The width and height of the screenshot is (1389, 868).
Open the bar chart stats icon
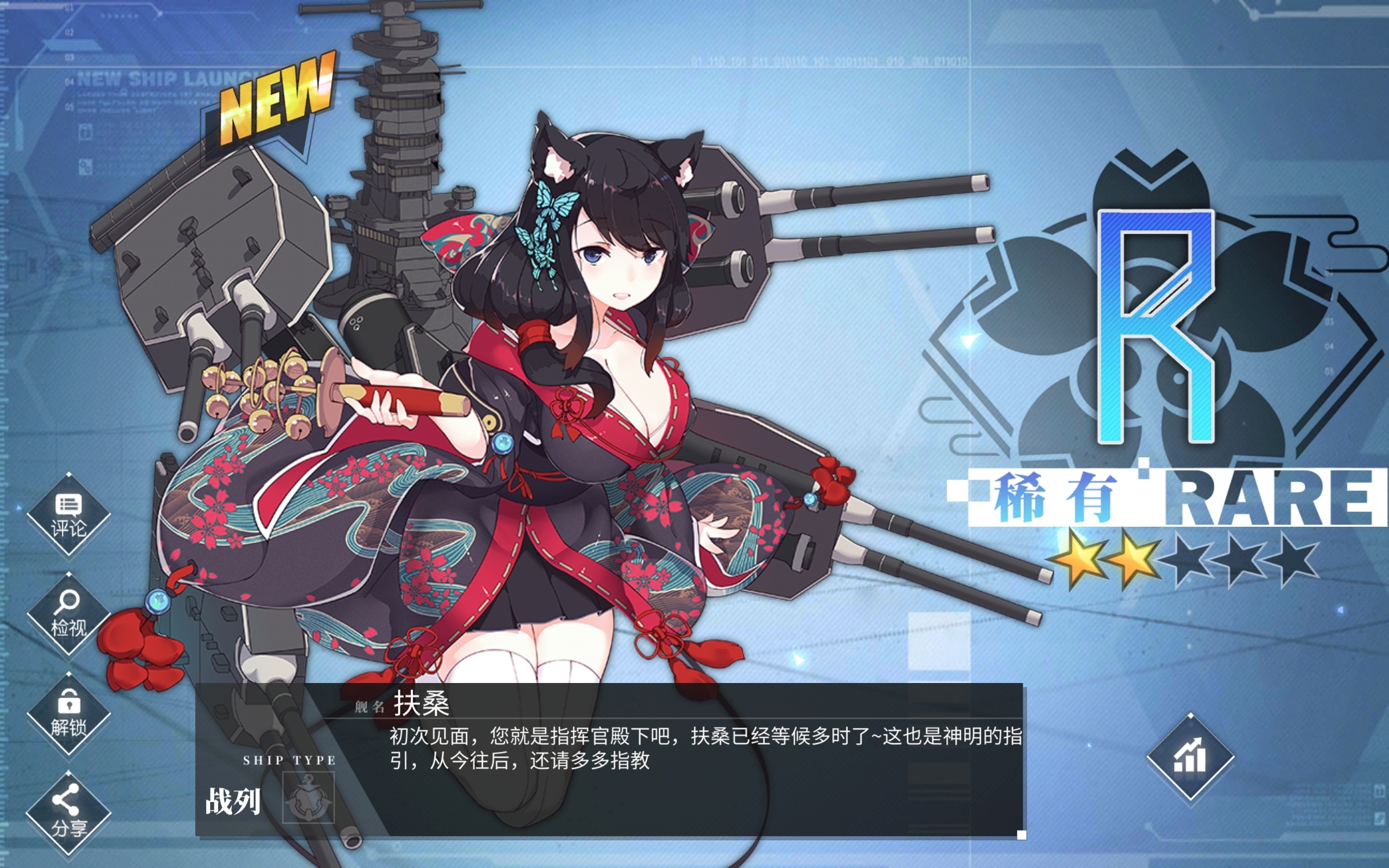[x=1190, y=758]
